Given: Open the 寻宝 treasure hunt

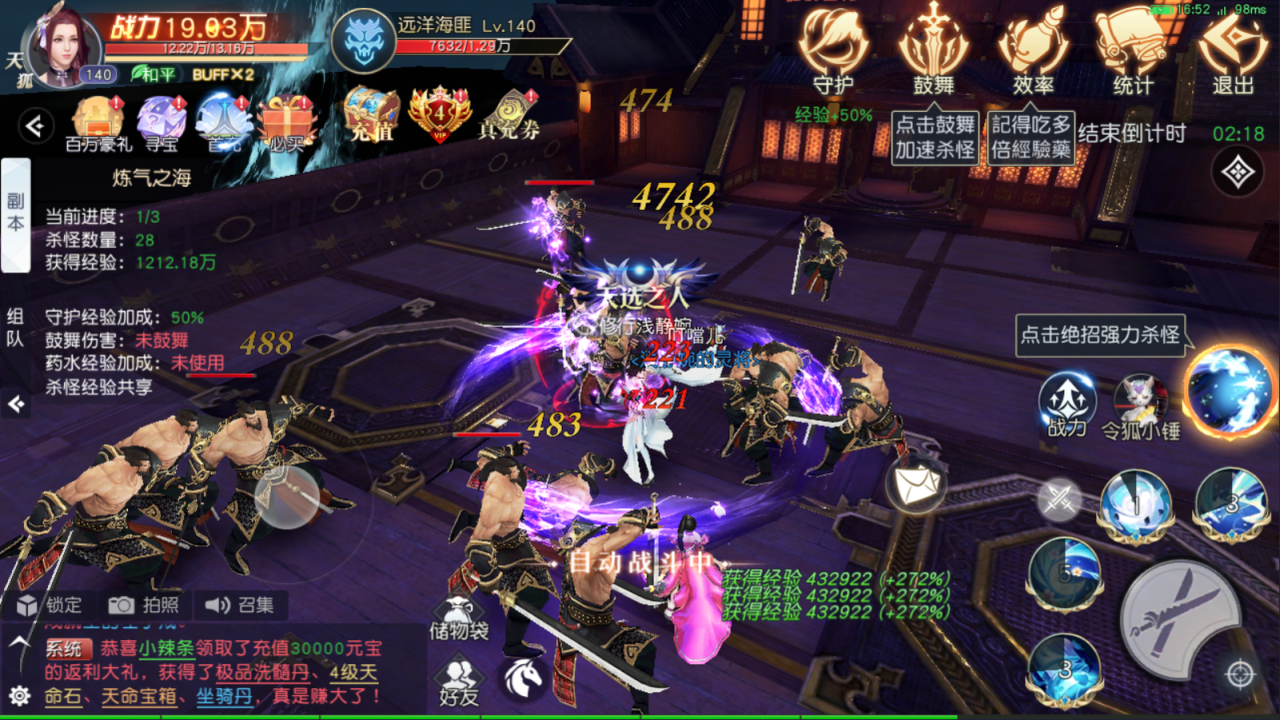Looking at the screenshot, I should tap(161, 120).
